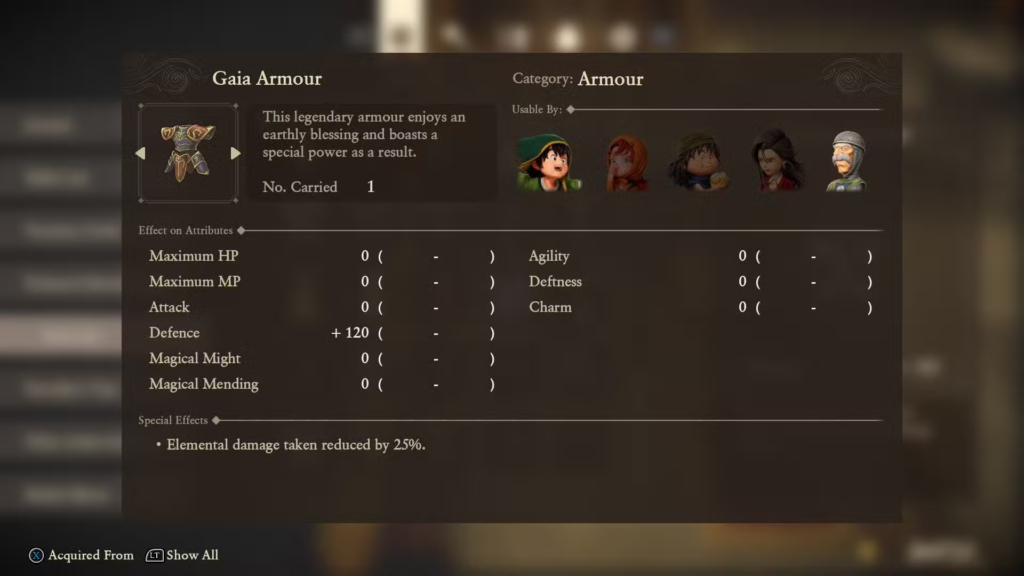Pick the bandana-wearing character portrait
This screenshot has width=1024, height=576.
click(x=699, y=161)
